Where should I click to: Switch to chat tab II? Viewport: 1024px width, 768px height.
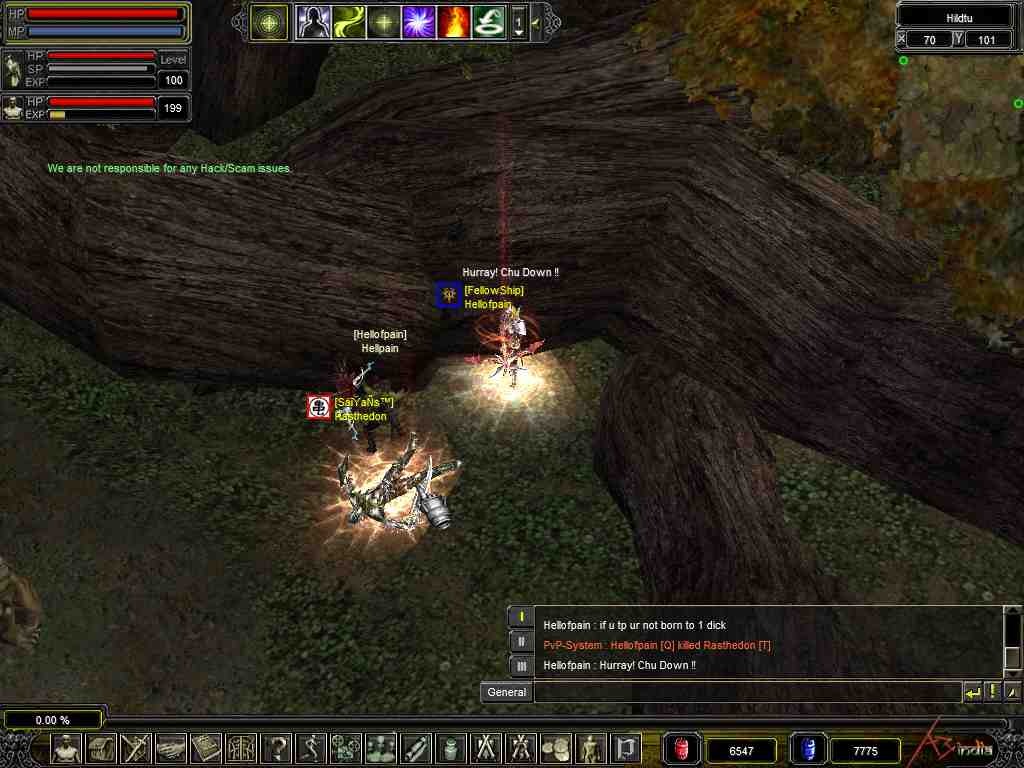click(521, 641)
